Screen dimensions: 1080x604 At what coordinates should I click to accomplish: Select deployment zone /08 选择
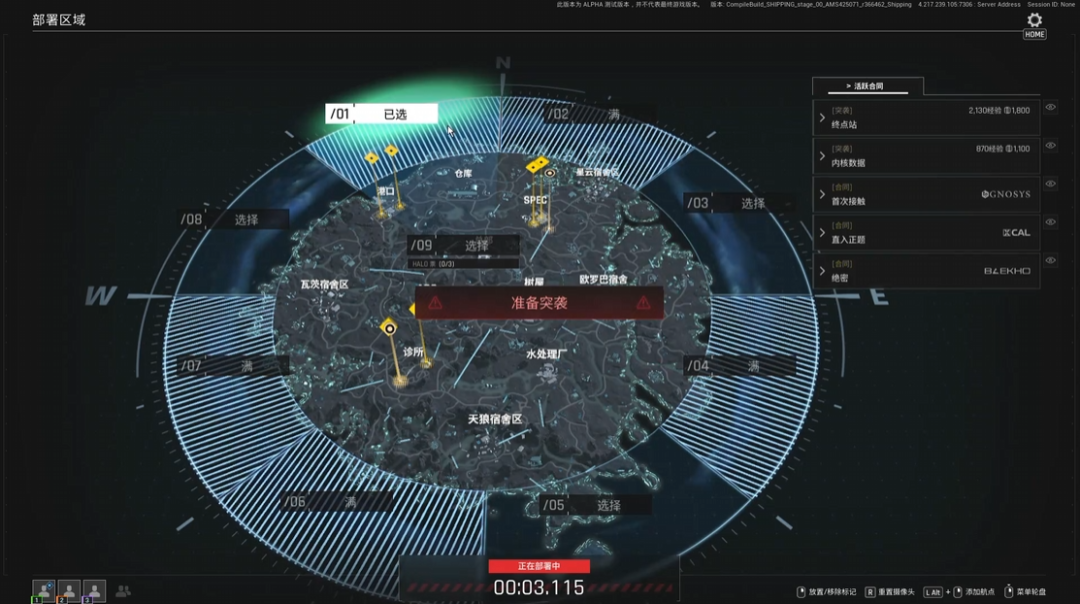click(x=234, y=219)
